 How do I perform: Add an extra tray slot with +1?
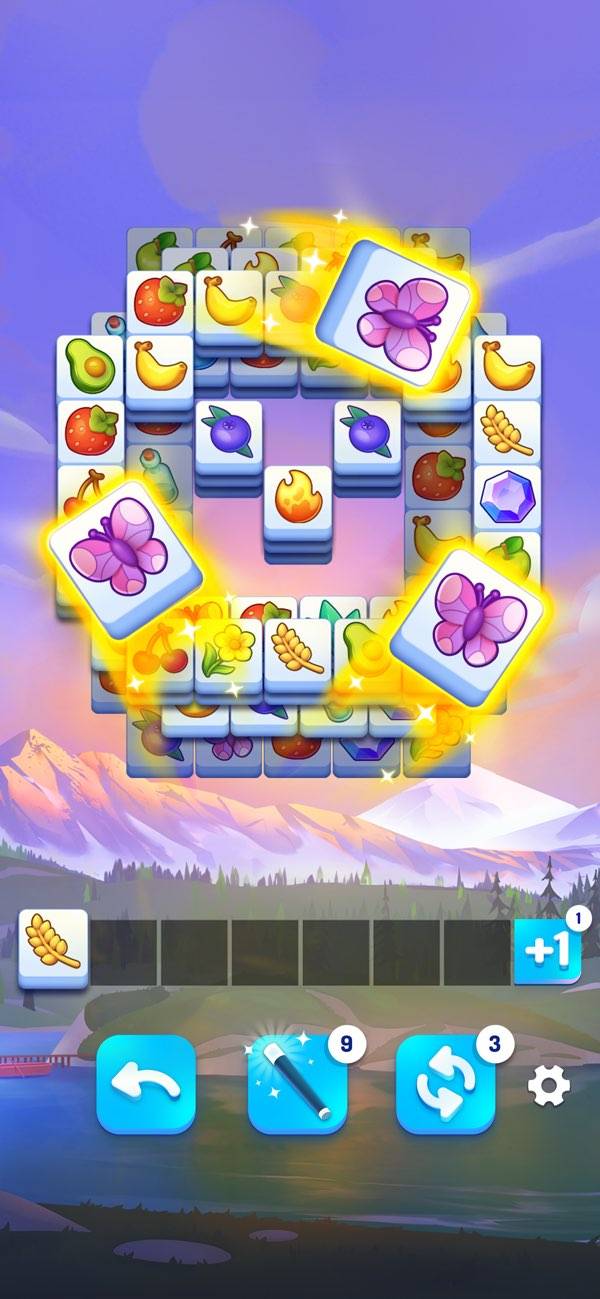coord(548,951)
